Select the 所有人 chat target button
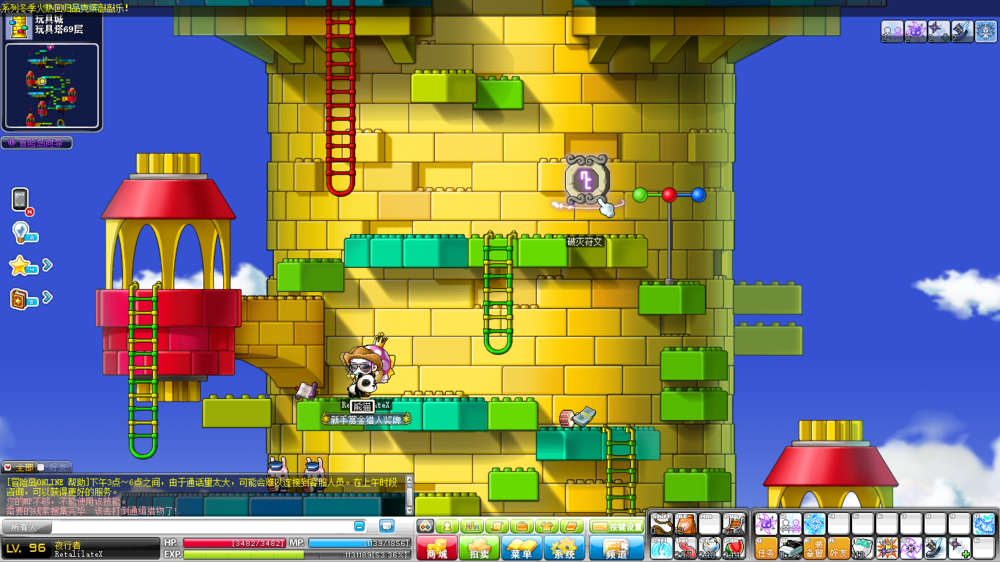Screen dimensions: 1000x562 point(25,526)
